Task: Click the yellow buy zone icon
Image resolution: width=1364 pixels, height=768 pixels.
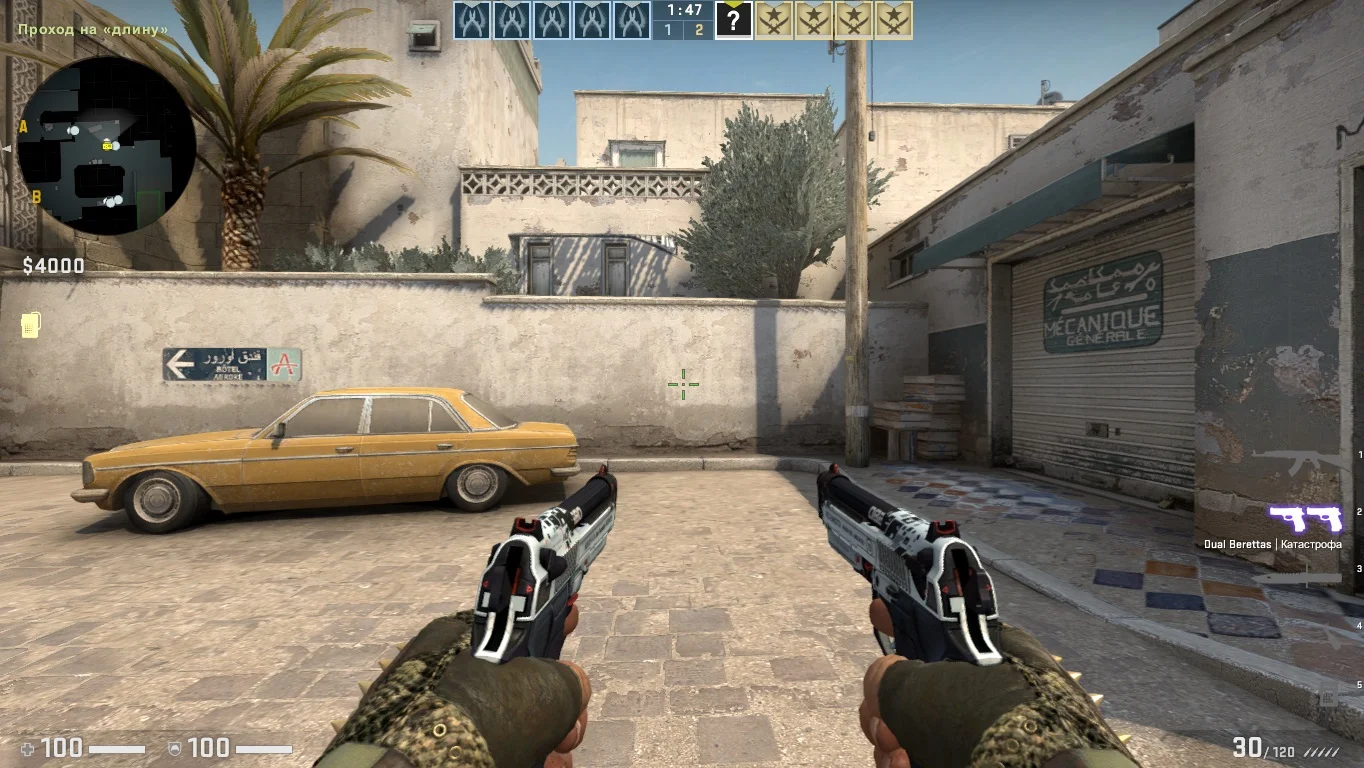Action: coord(30,325)
